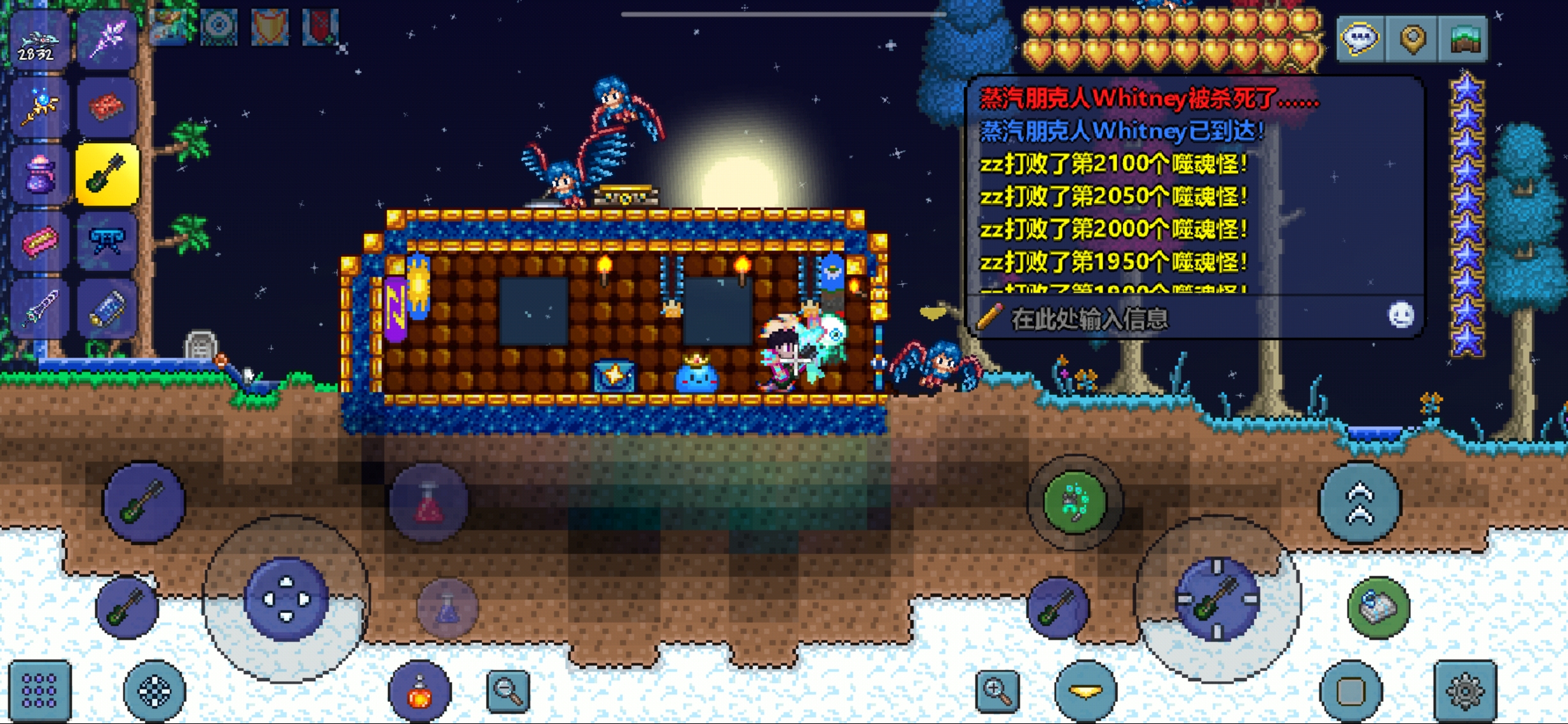Open the map pin button

point(1412,40)
